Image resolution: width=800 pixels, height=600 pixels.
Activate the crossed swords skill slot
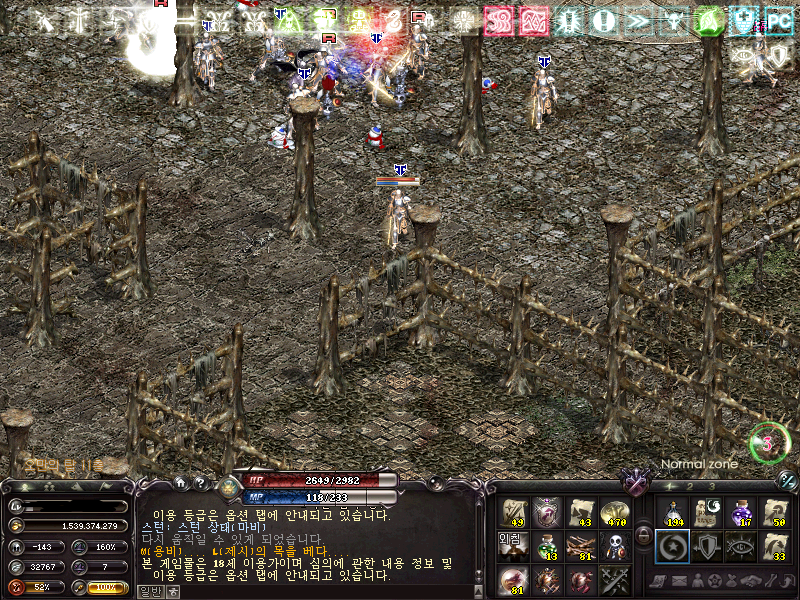coord(613,580)
